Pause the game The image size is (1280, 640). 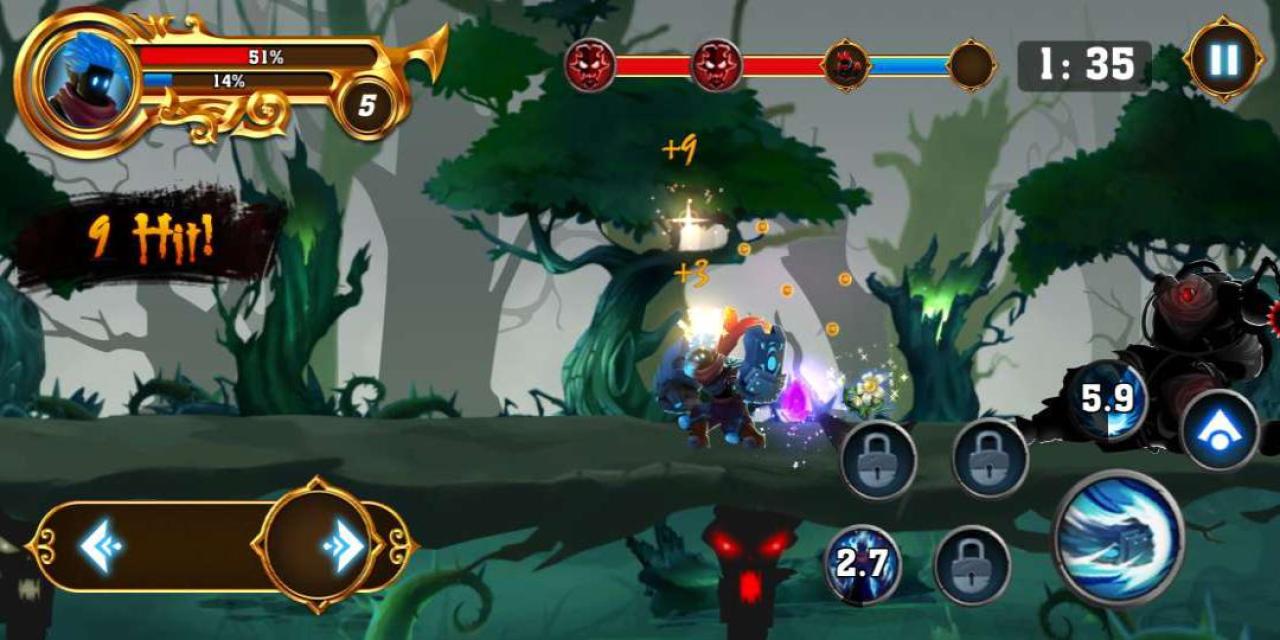[1223, 60]
